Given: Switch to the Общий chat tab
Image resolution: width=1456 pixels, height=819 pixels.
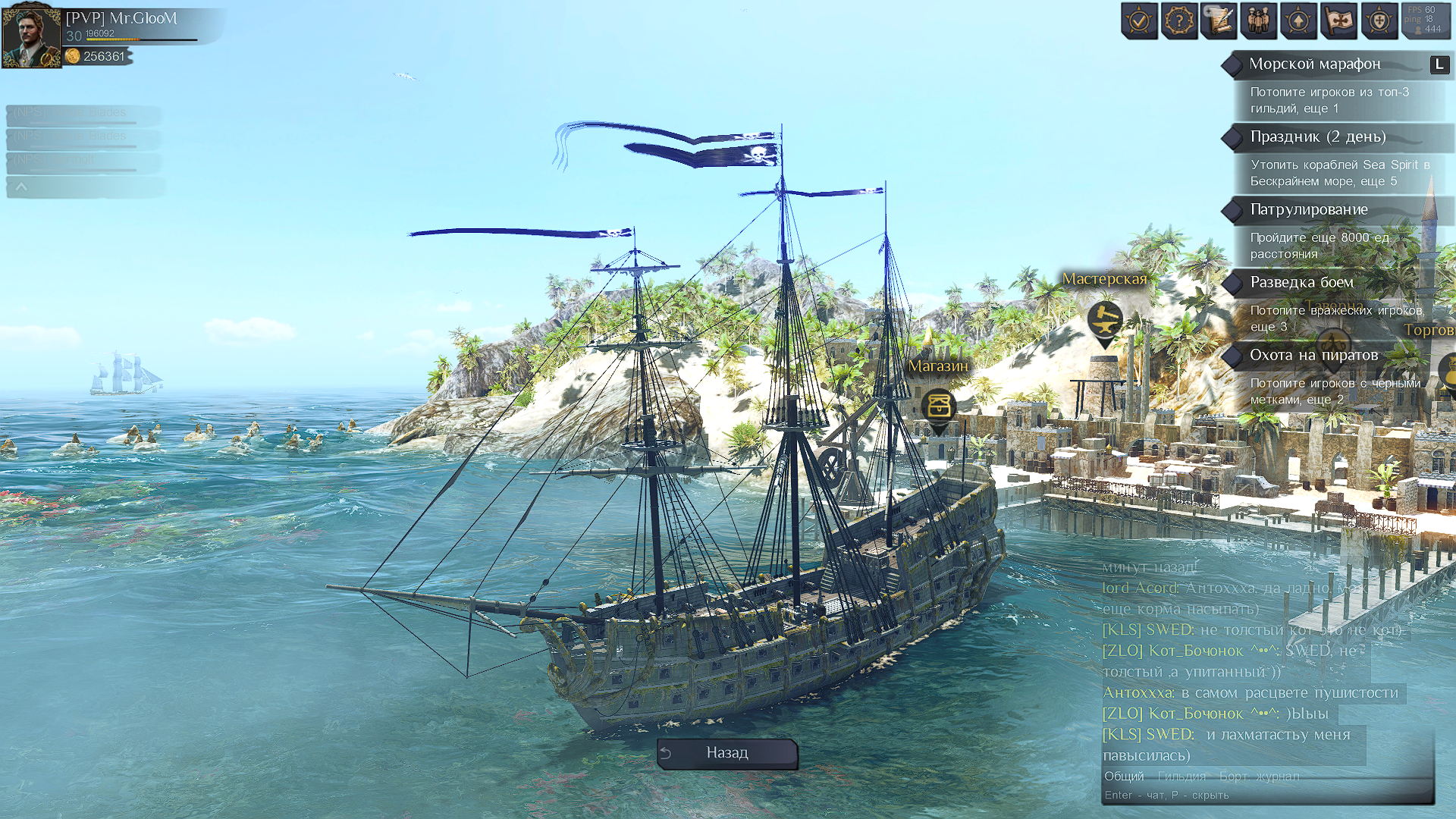Looking at the screenshot, I should [1124, 777].
